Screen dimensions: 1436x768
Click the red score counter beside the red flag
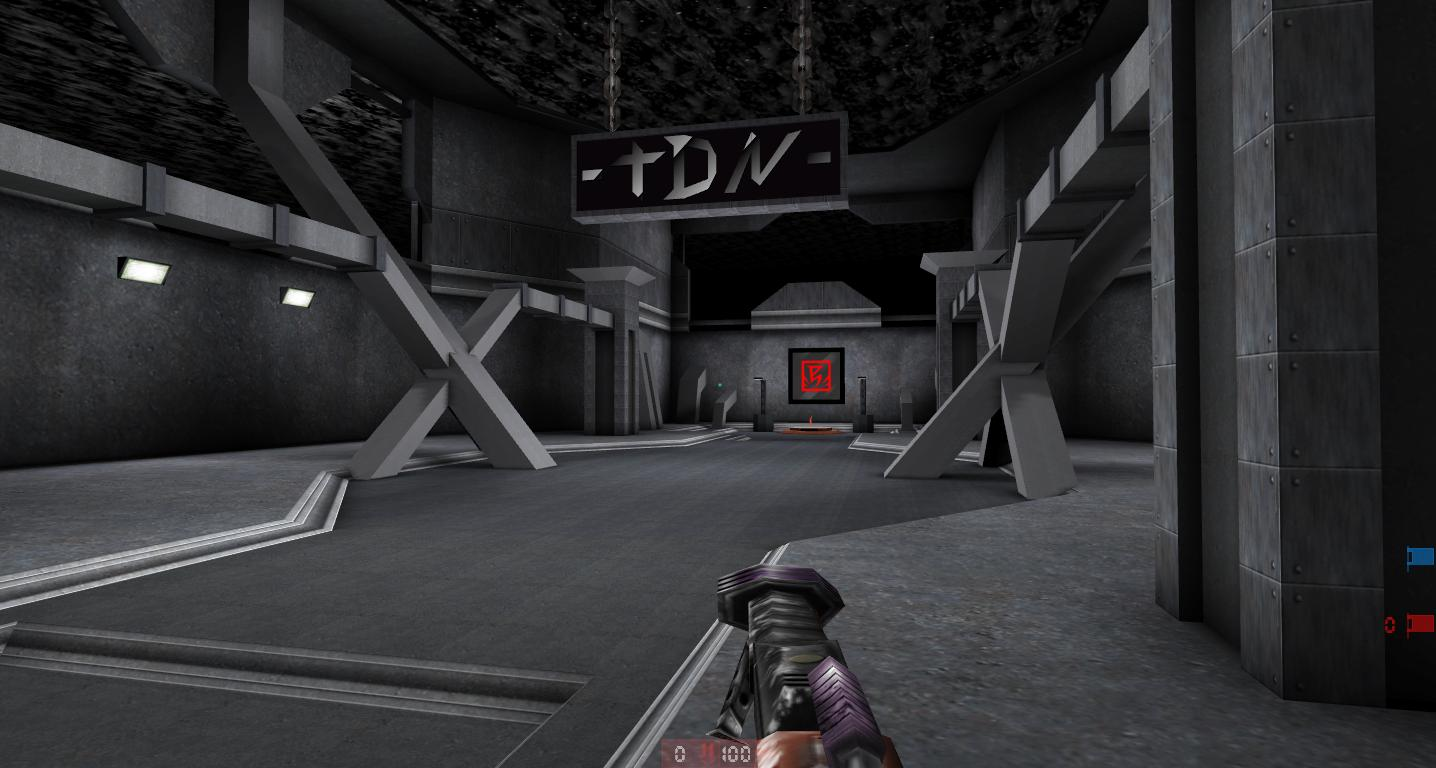coord(1390,624)
